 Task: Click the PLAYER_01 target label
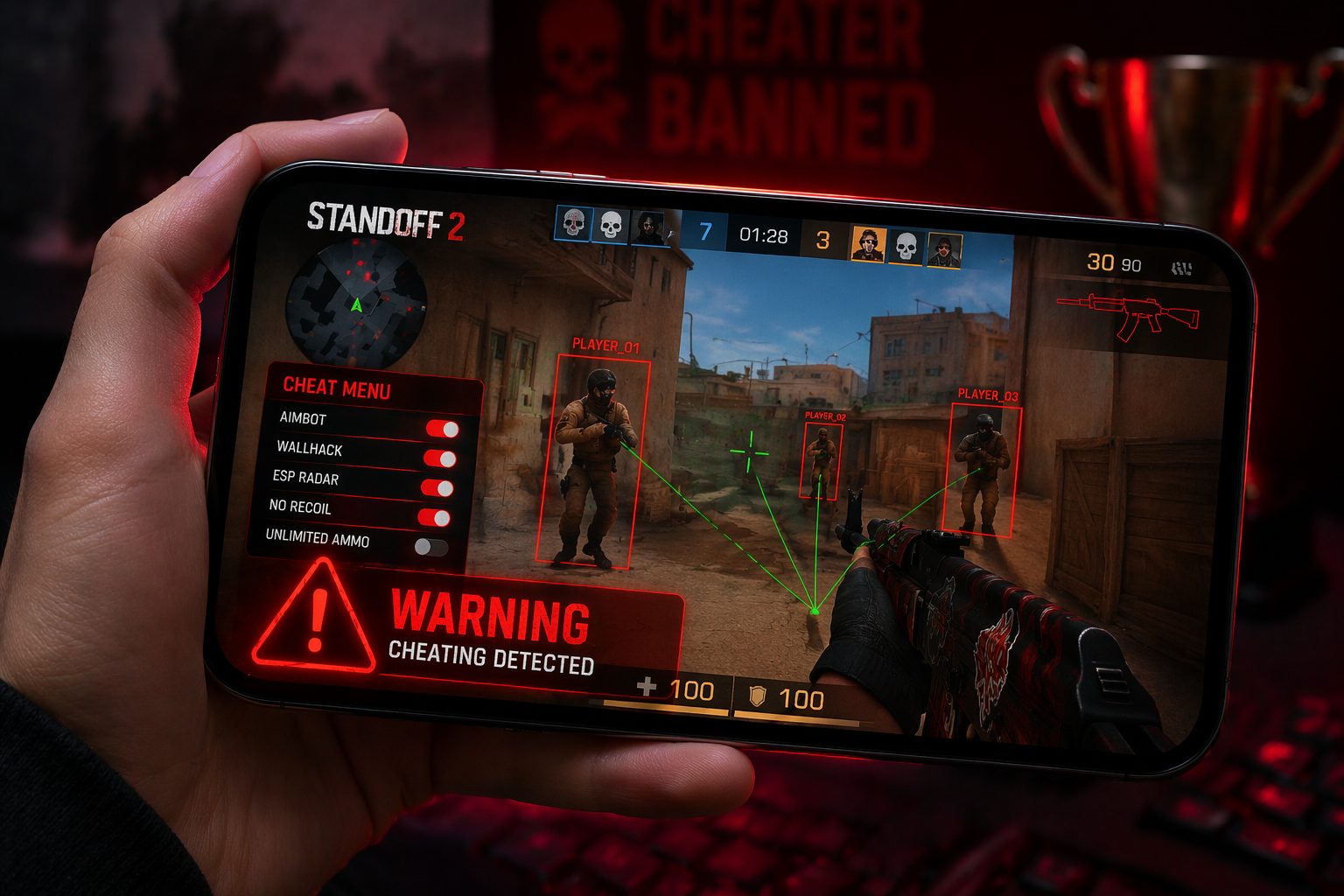[x=604, y=346]
